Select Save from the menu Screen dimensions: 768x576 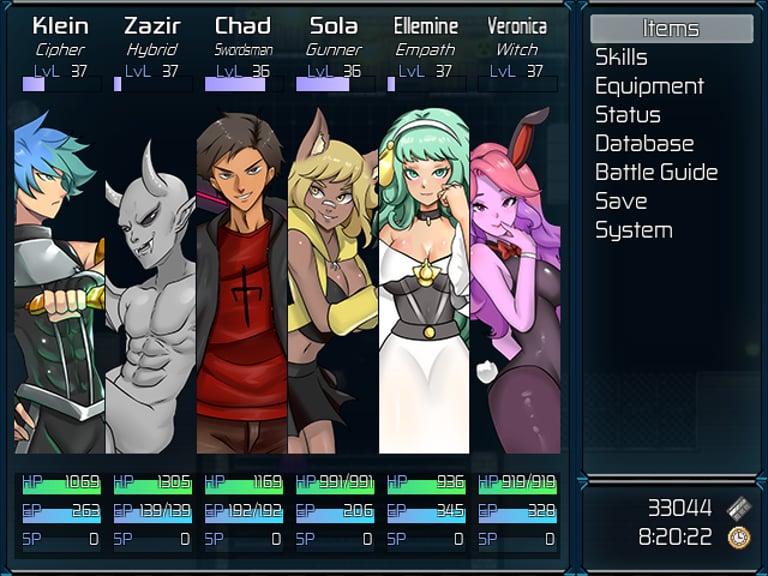coord(620,201)
